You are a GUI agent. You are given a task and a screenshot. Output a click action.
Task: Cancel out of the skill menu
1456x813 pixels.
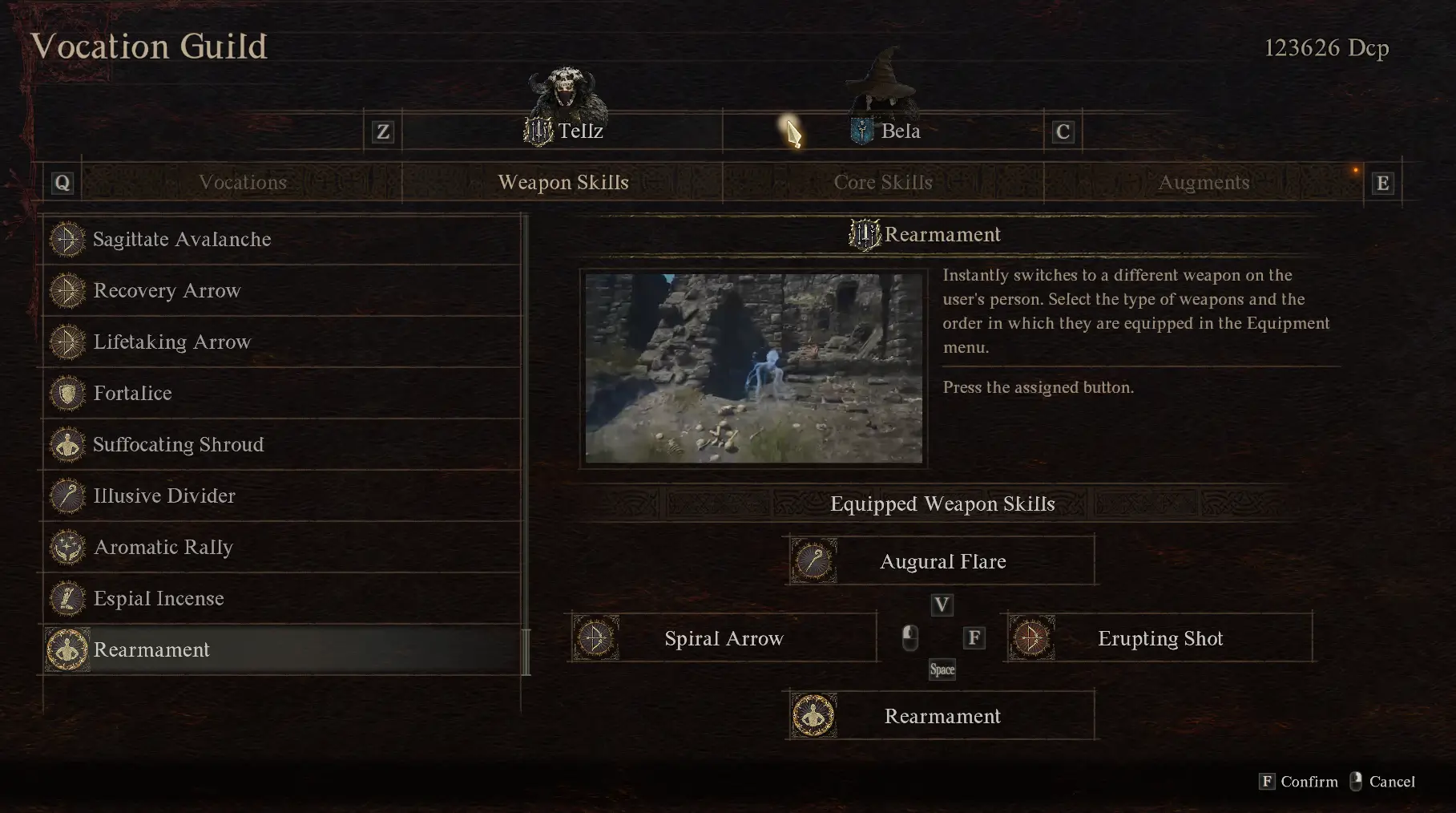(x=1392, y=782)
